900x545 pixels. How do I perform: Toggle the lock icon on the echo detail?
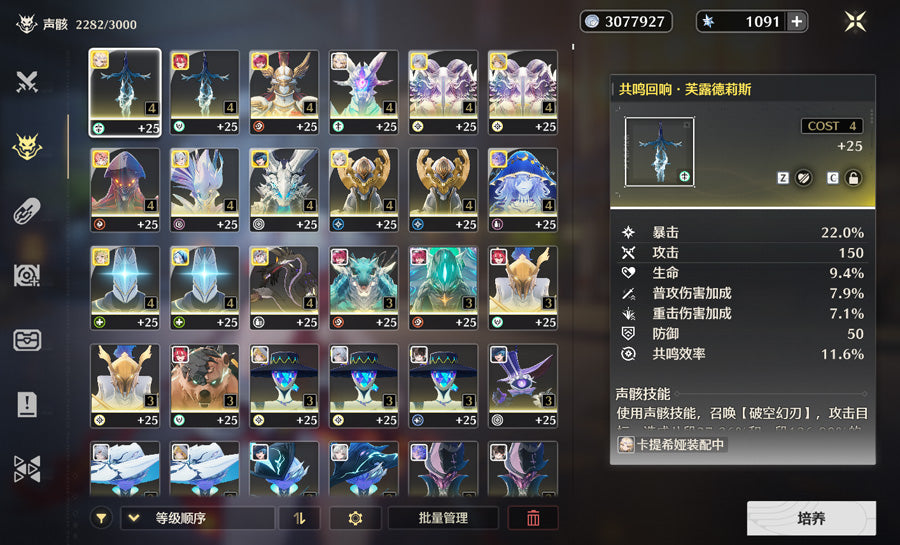[853, 177]
